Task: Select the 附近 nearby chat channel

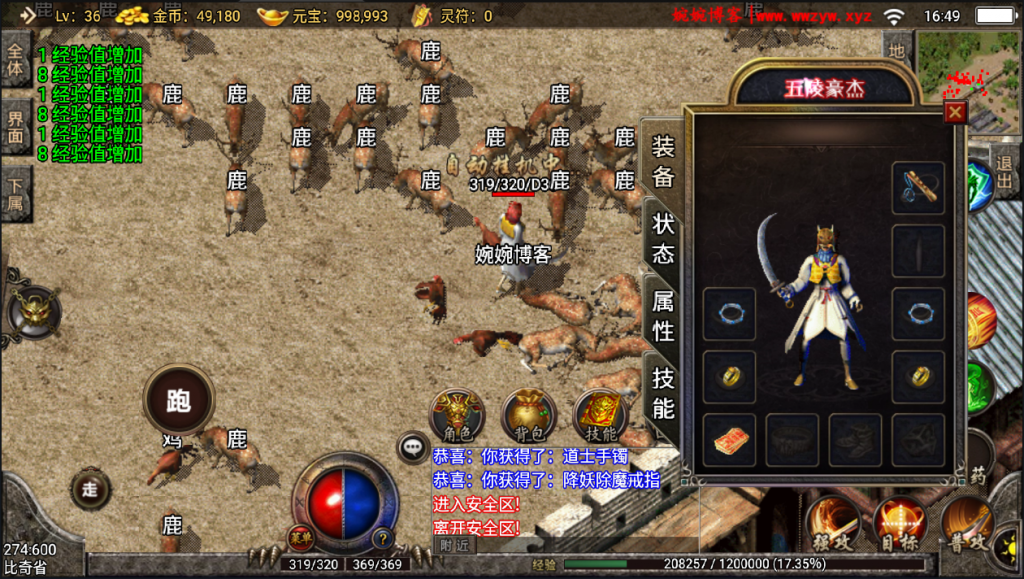Action: [454, 545]
